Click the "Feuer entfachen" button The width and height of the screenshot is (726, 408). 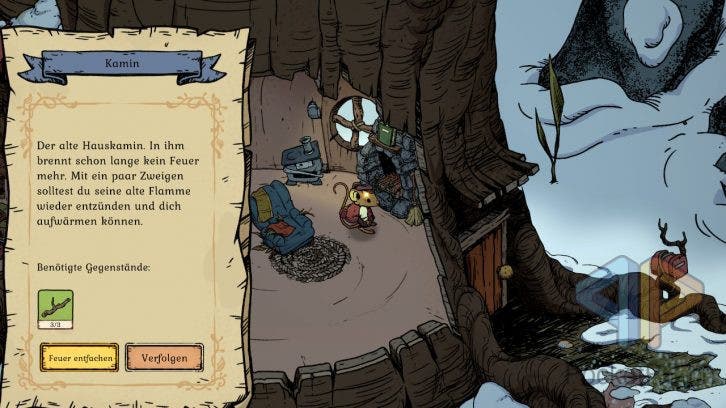(x=79, y=357)
